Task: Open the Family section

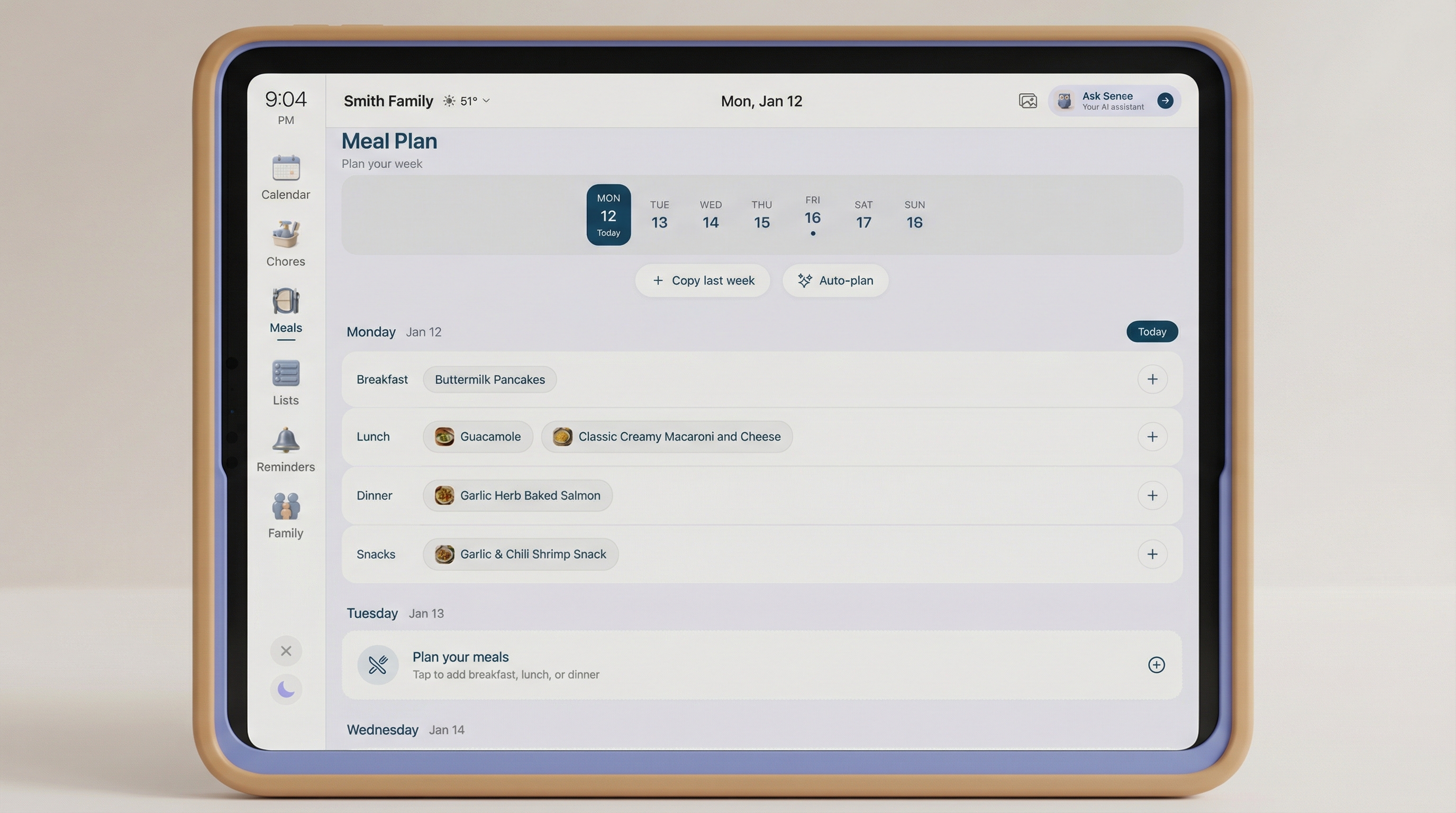Action: 286,514
